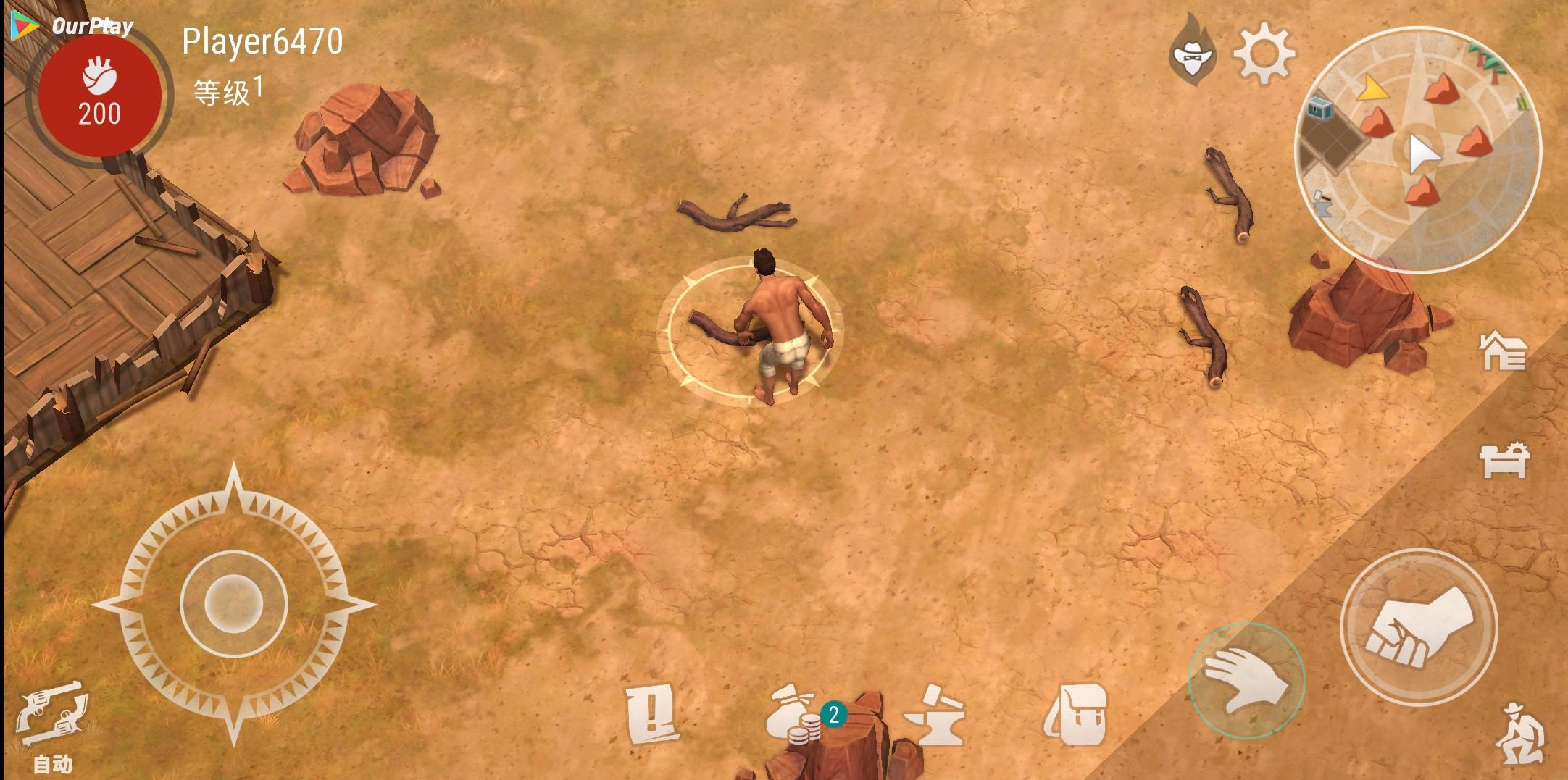Click the OurPlay overlay logo
1568x780 pixels.
click(72, 26)
